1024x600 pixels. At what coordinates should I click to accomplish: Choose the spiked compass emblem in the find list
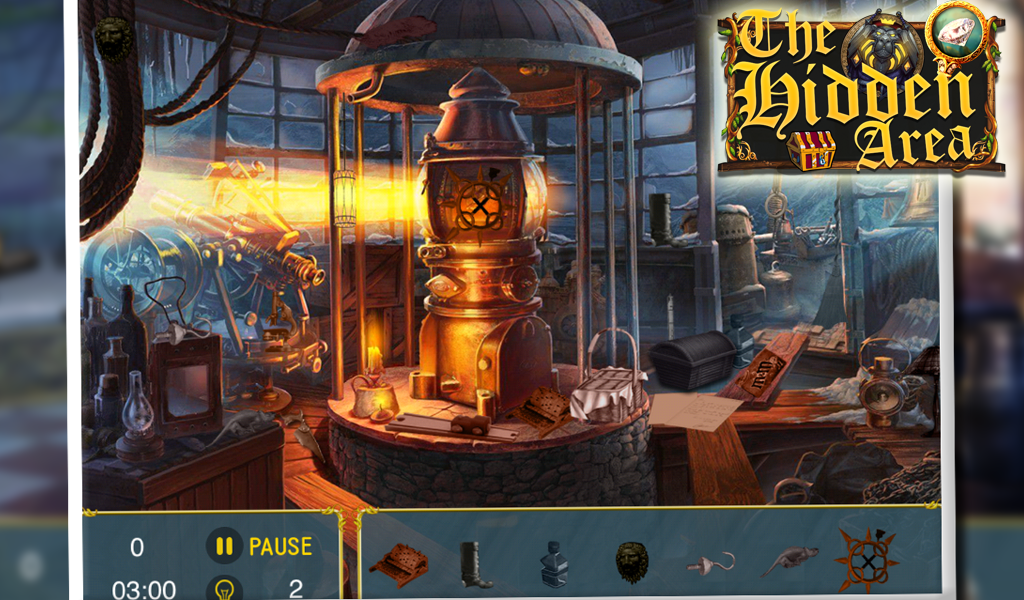coord(865,558)
